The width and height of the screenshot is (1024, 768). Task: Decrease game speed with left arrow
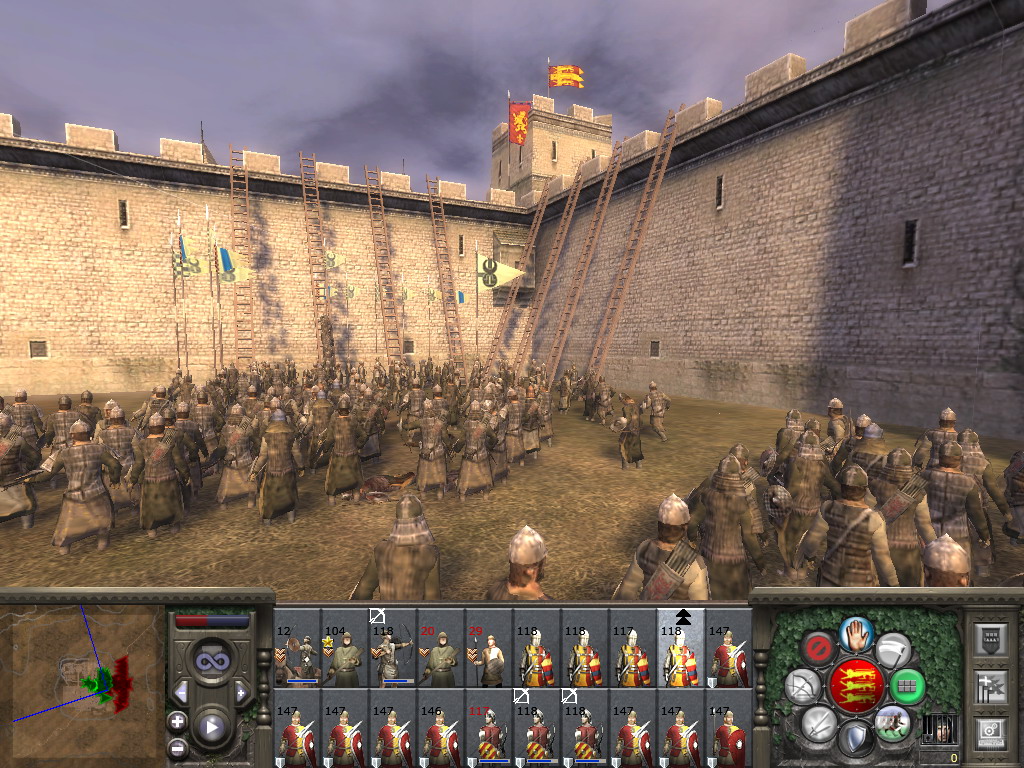tap(182, 692)
